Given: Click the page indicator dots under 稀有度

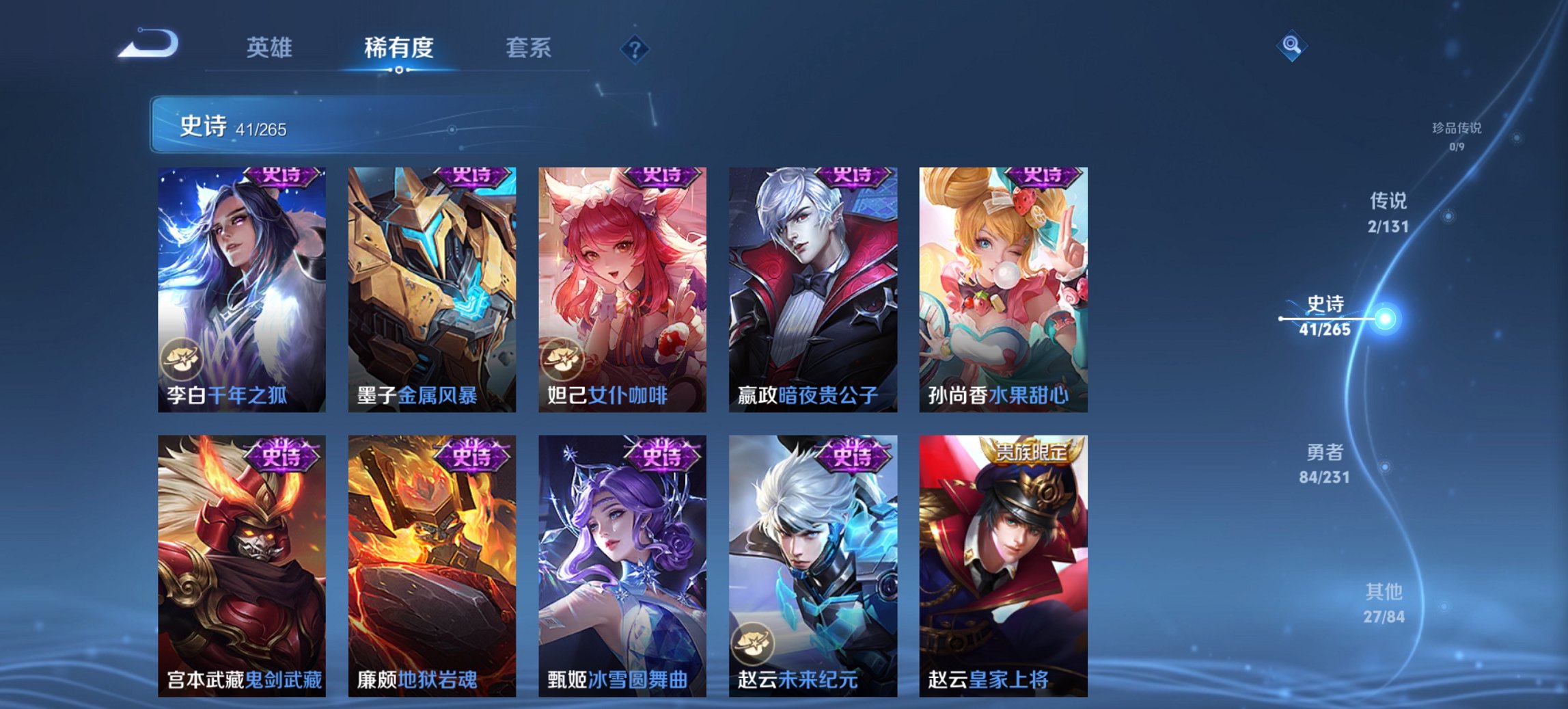Looking at the screenshot, I should 398,68.
